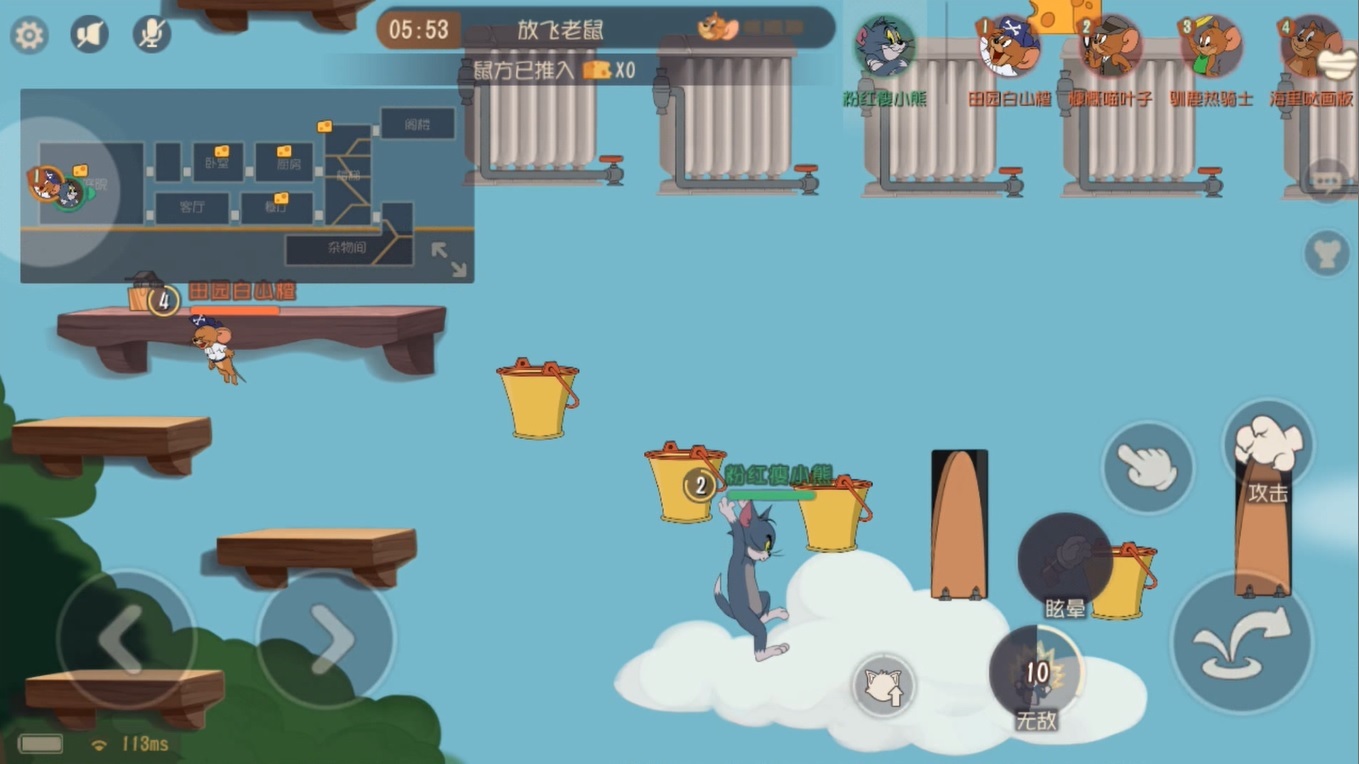
Task: Toggle the microphone mute icon
Action: (151, 35)
